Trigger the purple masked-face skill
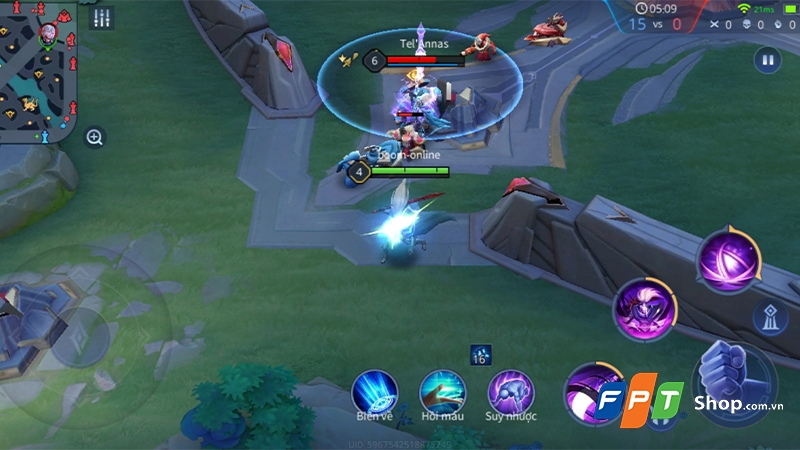This screenshot has height=450, width=800. (x=645, y=309)
